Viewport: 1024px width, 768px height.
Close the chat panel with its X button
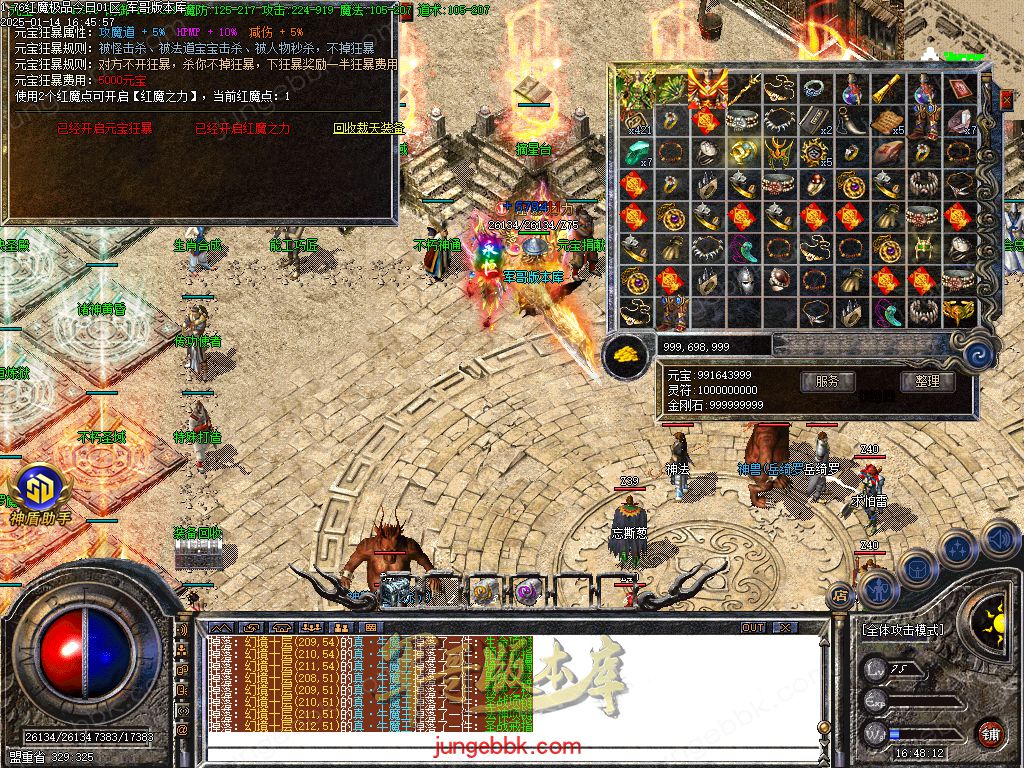point(786,628)
